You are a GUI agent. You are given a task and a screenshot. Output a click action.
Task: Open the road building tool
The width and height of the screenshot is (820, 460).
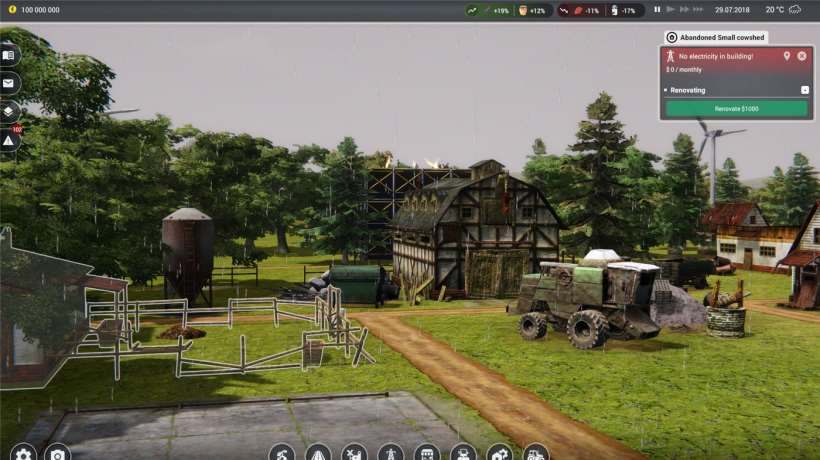point(318,453)
